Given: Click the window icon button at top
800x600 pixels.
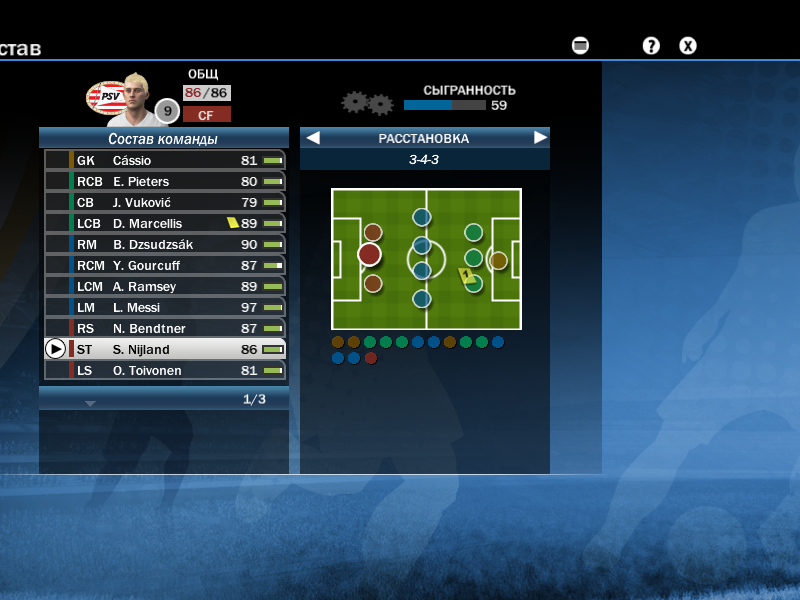Looking at the screenshot, I should coord(580,45).
